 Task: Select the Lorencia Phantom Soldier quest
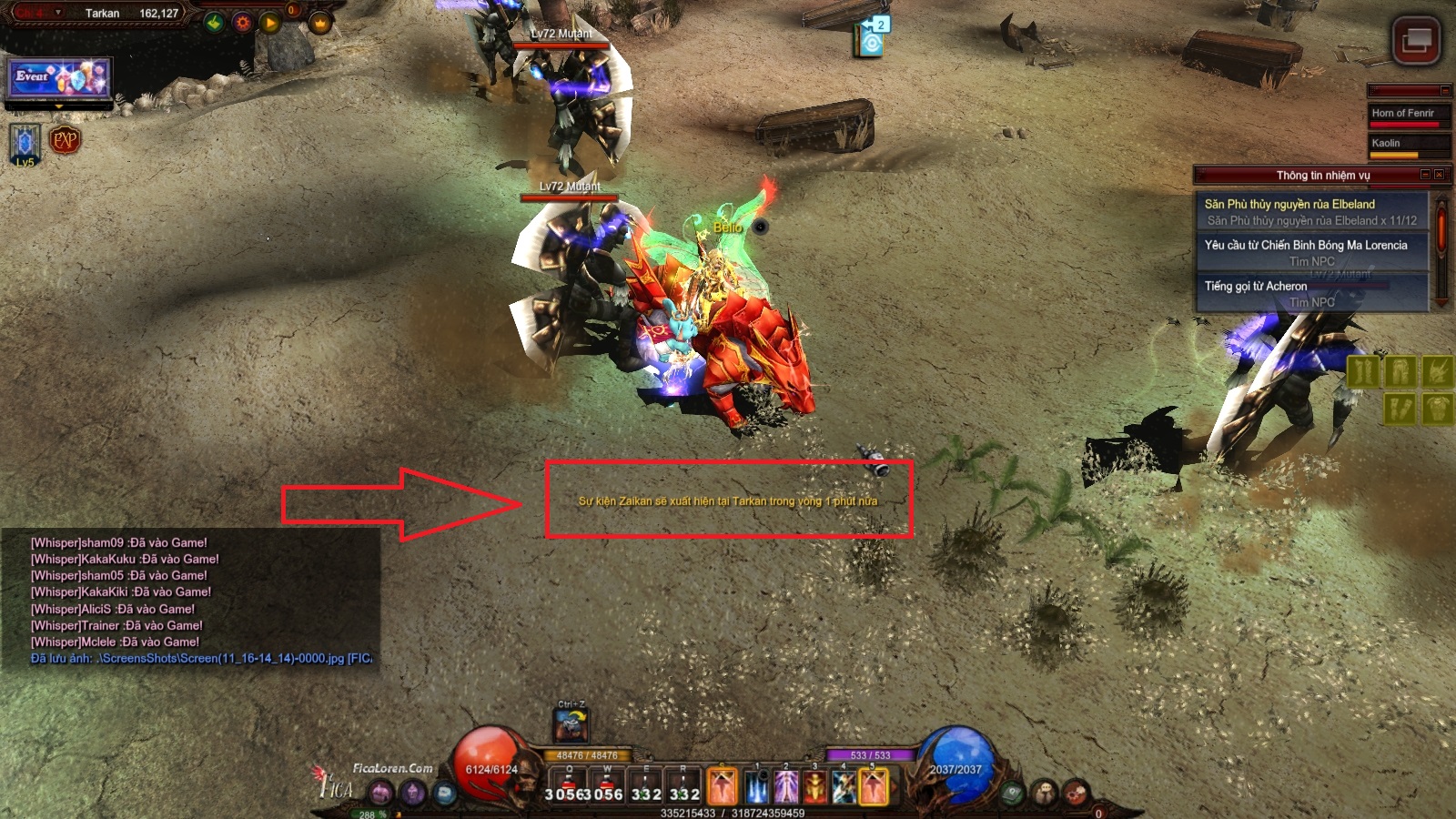(1310, 253)
